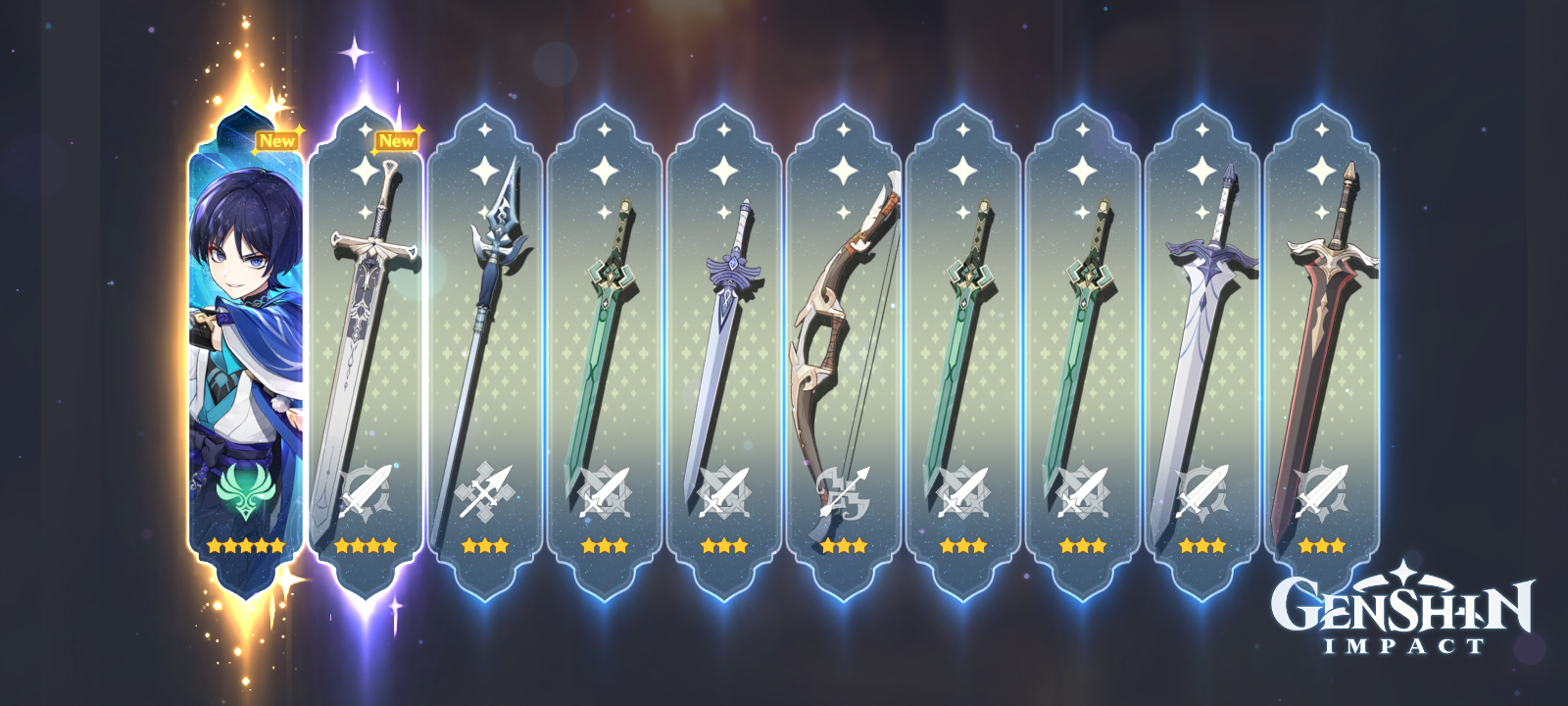Screen dimensions: 1568x706
Task: Click the sword icon on the Harbinger of Dawn card
Action: [x=725, y=490]
